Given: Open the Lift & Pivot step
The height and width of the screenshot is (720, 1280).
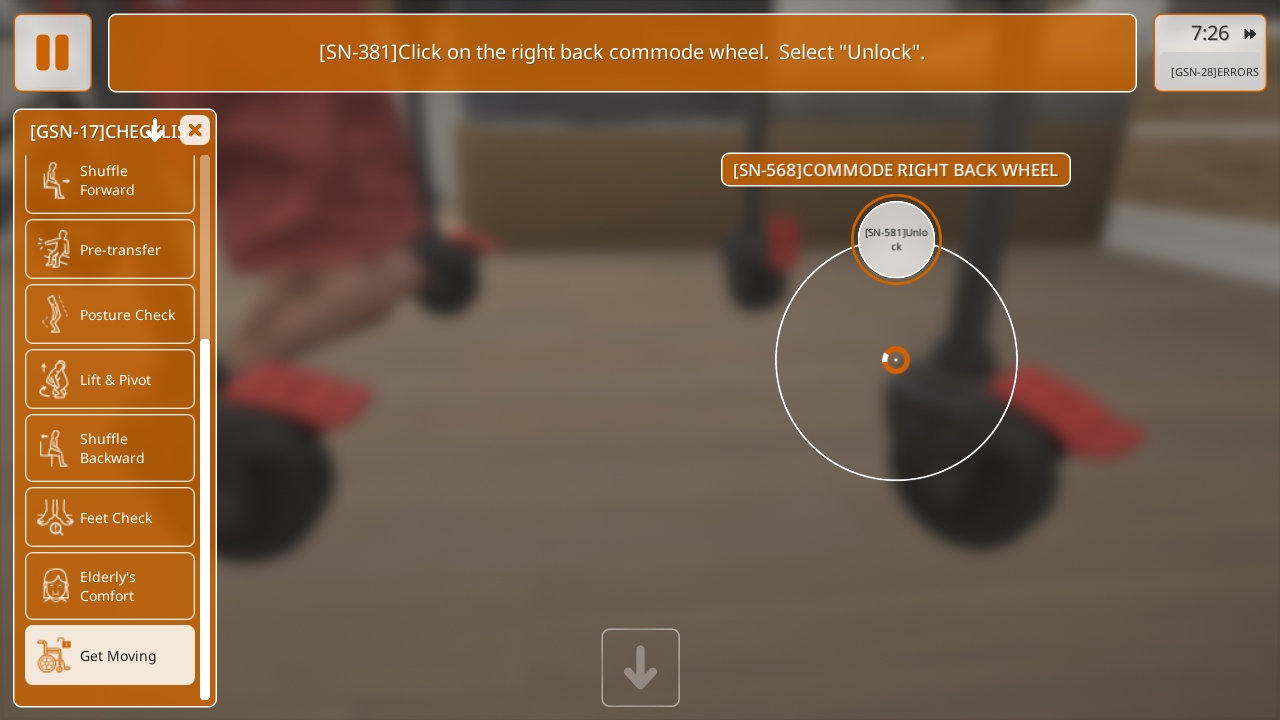Looking at the screenshot, I should pos(110,379).
